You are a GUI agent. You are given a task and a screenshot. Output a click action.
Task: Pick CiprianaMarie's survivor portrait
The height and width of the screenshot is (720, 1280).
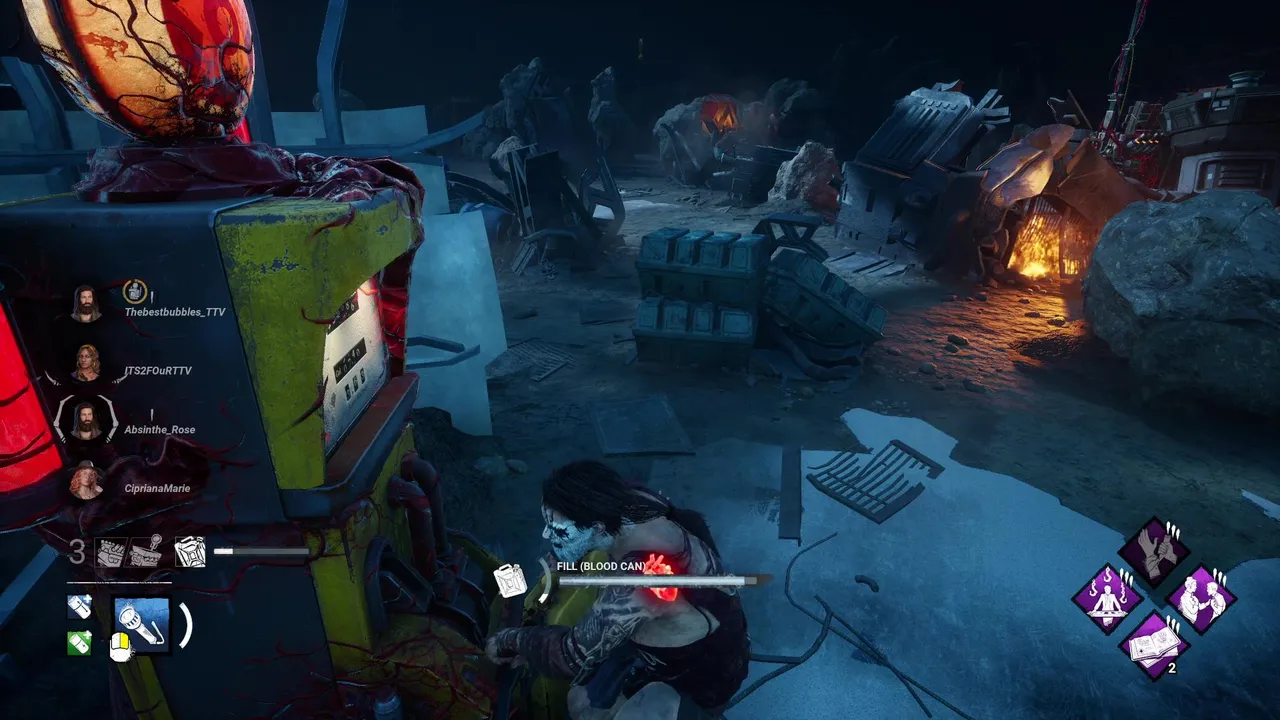pyautogui.click(x=86, y=481)
